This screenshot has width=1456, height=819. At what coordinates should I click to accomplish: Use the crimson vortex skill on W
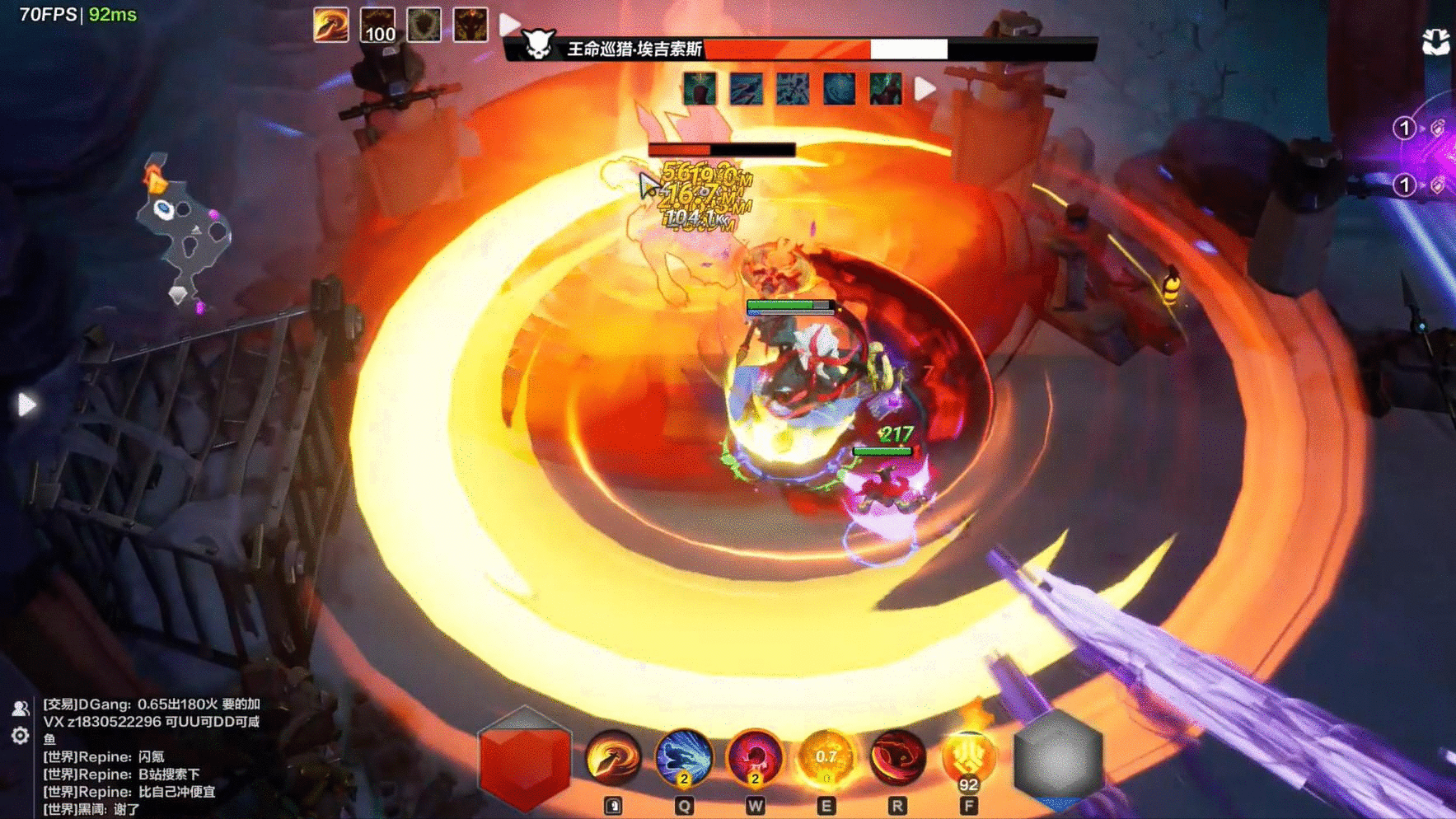coord(754,757)
